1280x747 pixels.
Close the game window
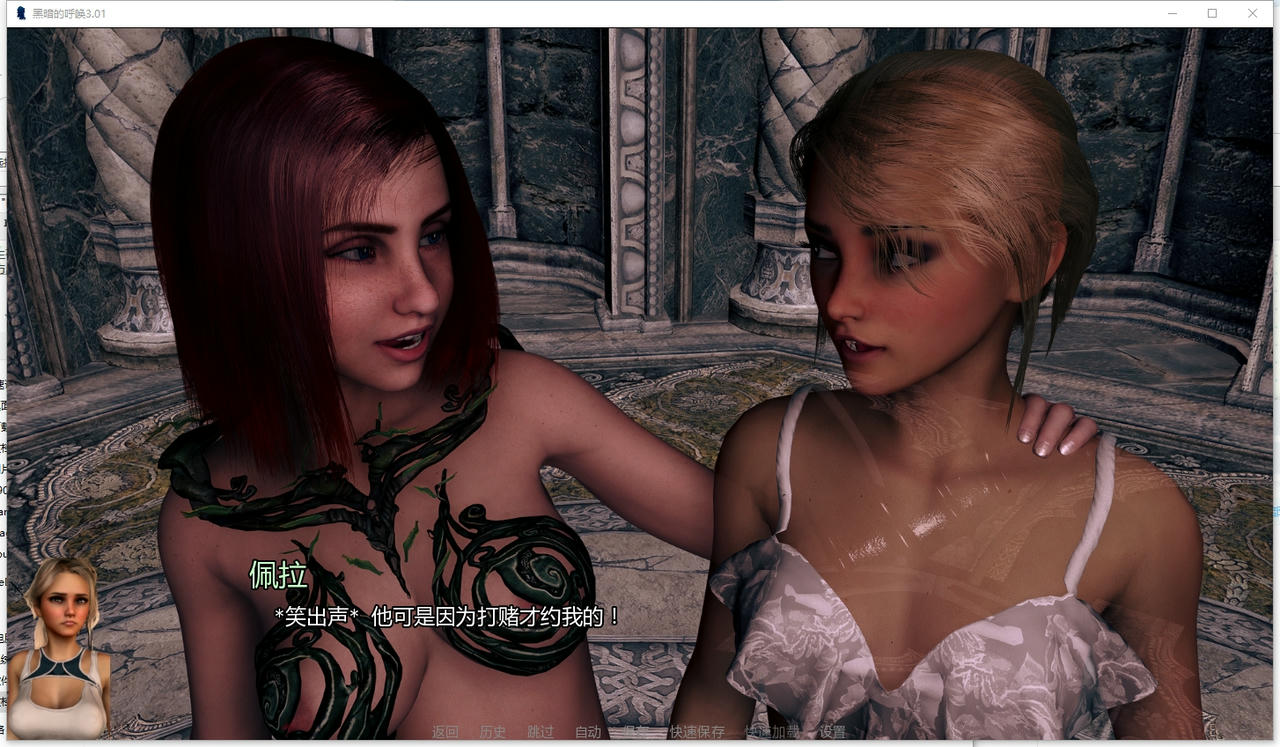(1253, 13)
